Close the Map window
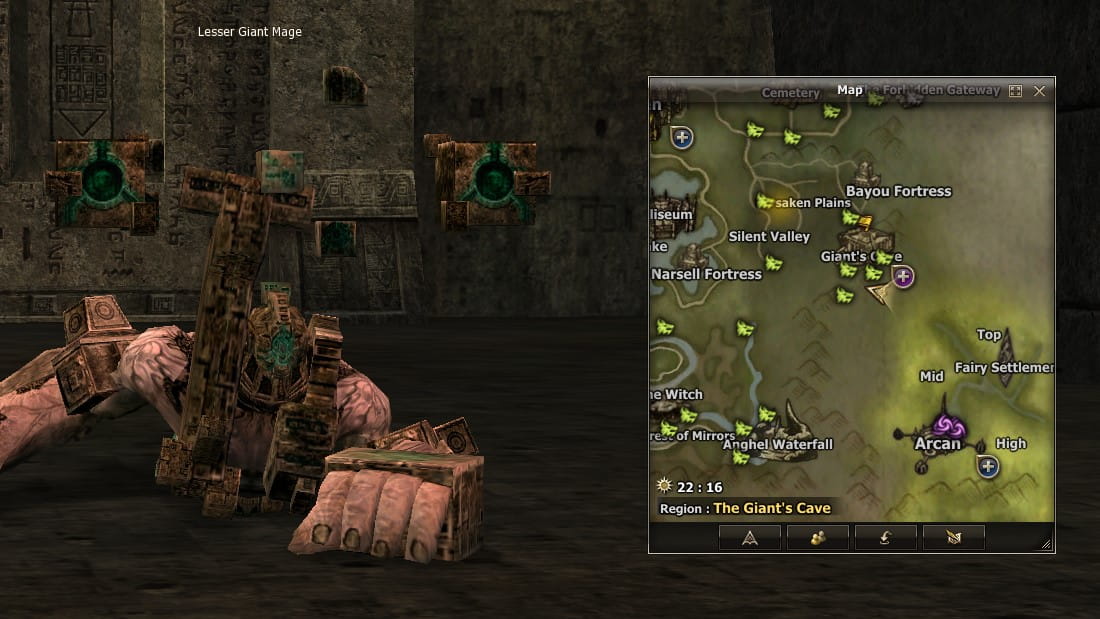Image resolution: width=1100 pixels, height=619 pixels. coord(1039,91)
